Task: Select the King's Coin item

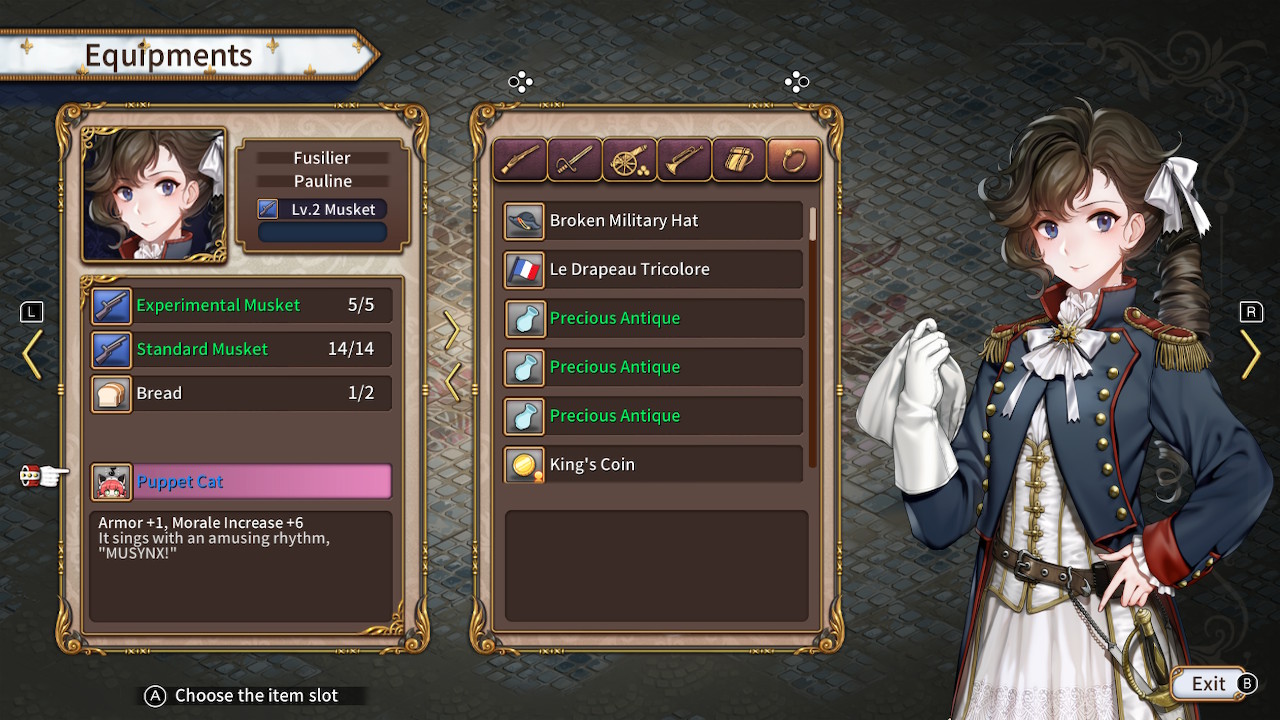Action: point(653,465)
